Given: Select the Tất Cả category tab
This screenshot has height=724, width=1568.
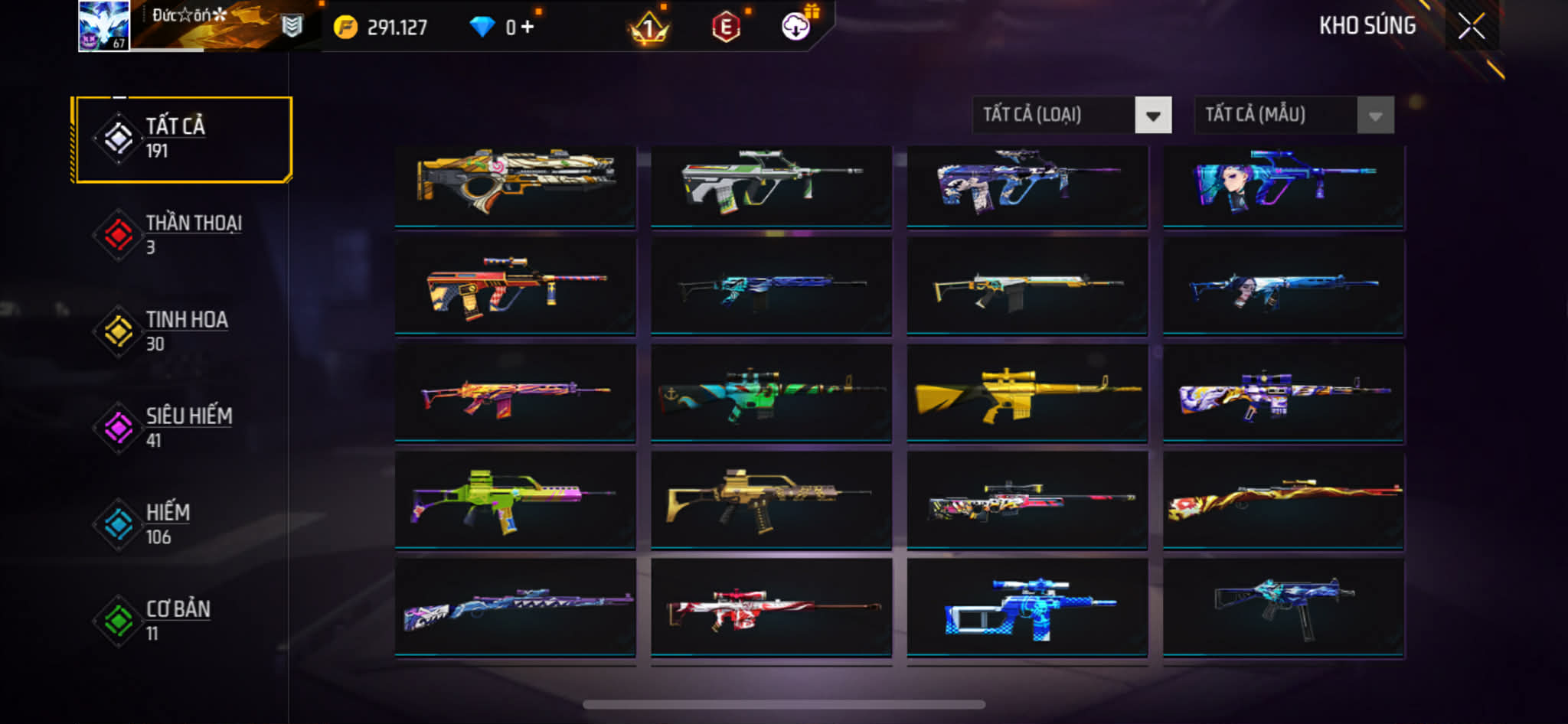Looking at the screenshot, I should pyautogui.click(x=182, y=139).
